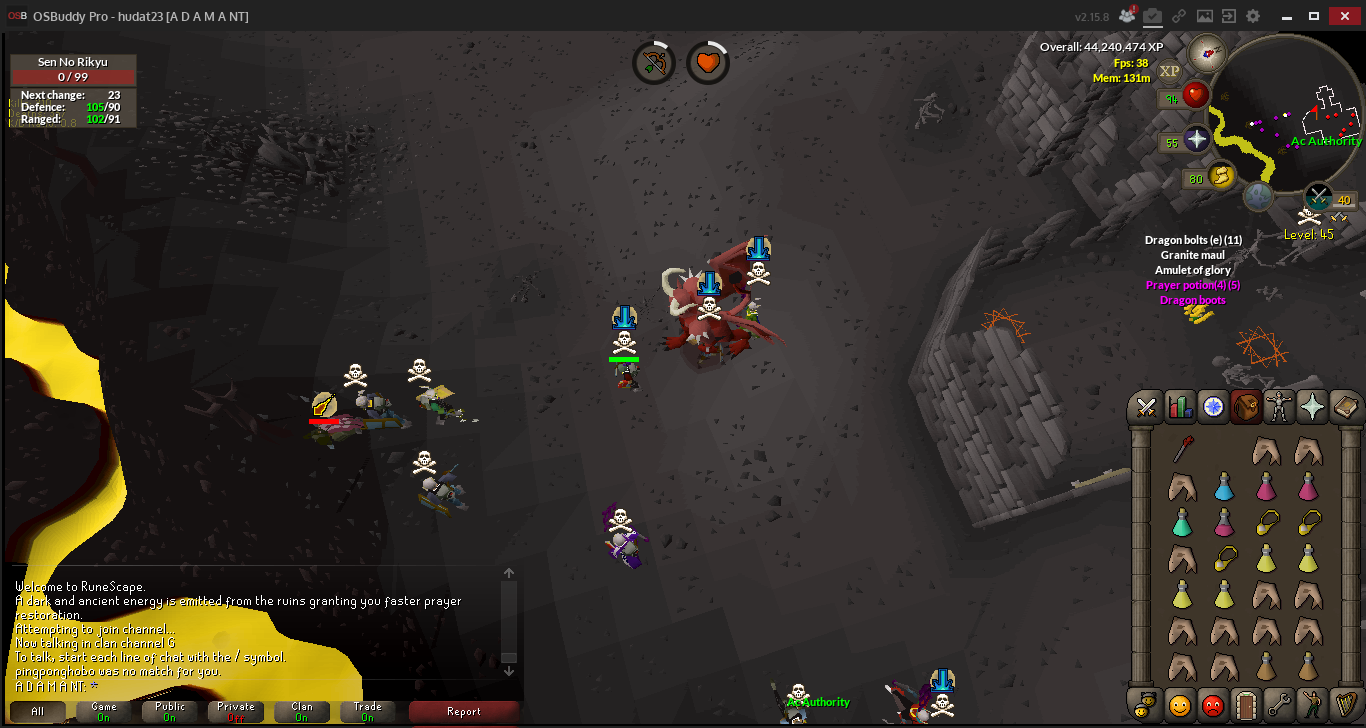Open the Music harp tab
This screenshot has height=728, width=1366.
(1345, 705)
